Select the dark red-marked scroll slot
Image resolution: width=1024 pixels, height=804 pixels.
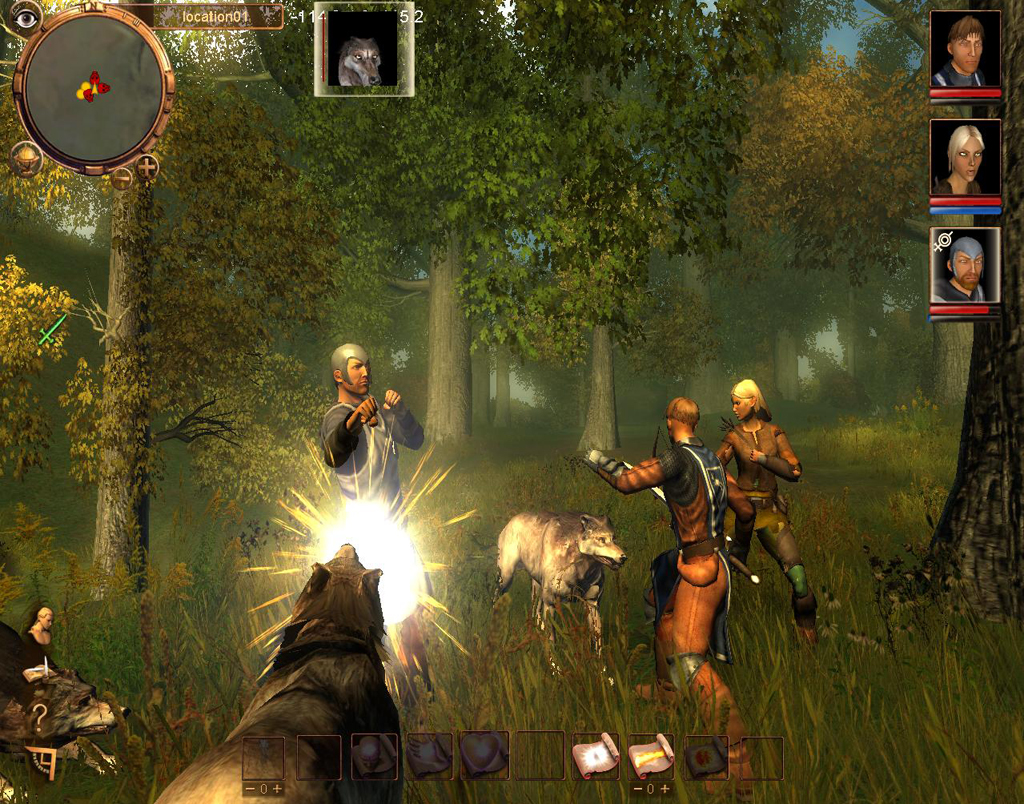pos(706,757)
